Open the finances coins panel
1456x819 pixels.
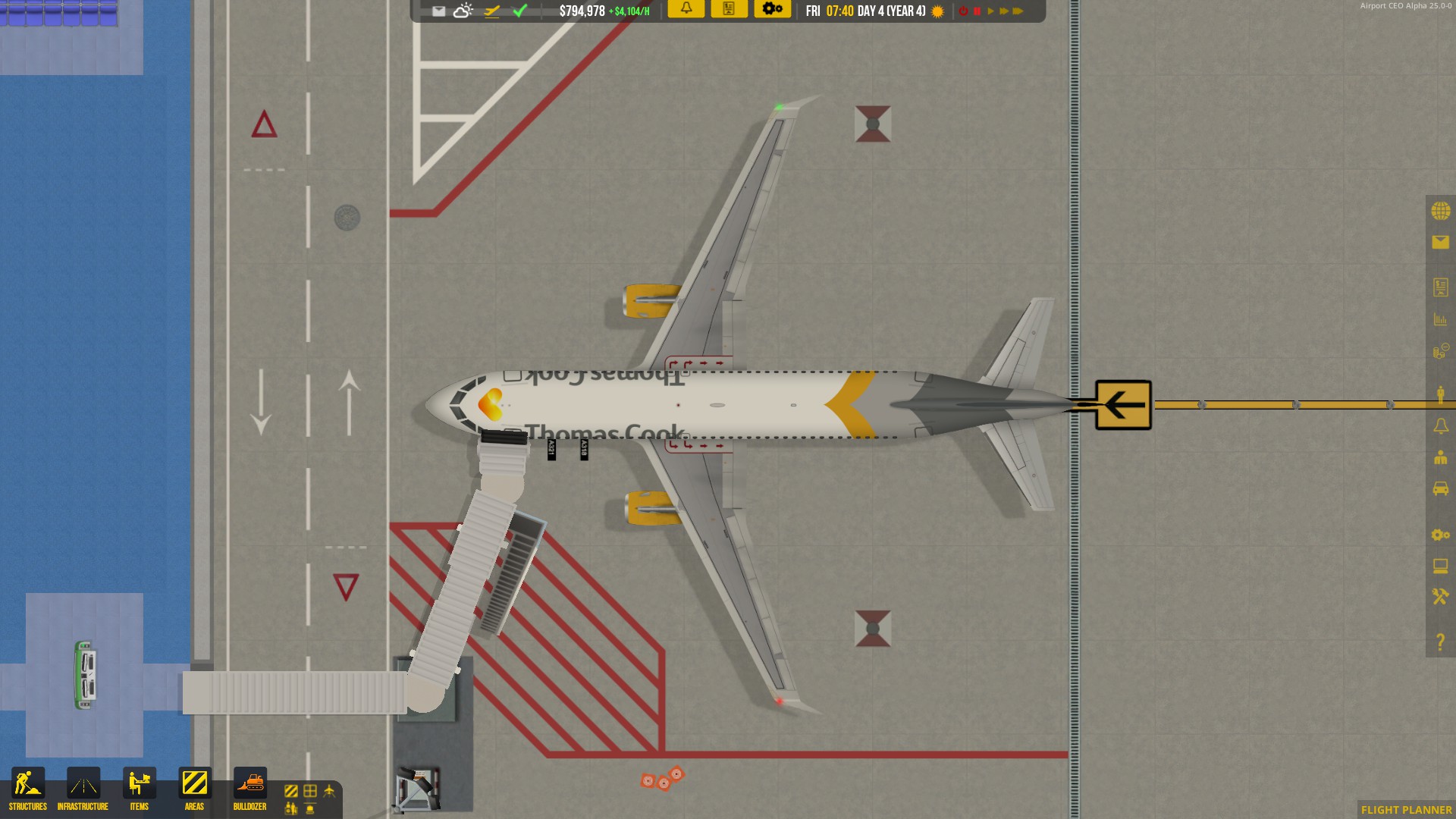(x=1442, y=351)
